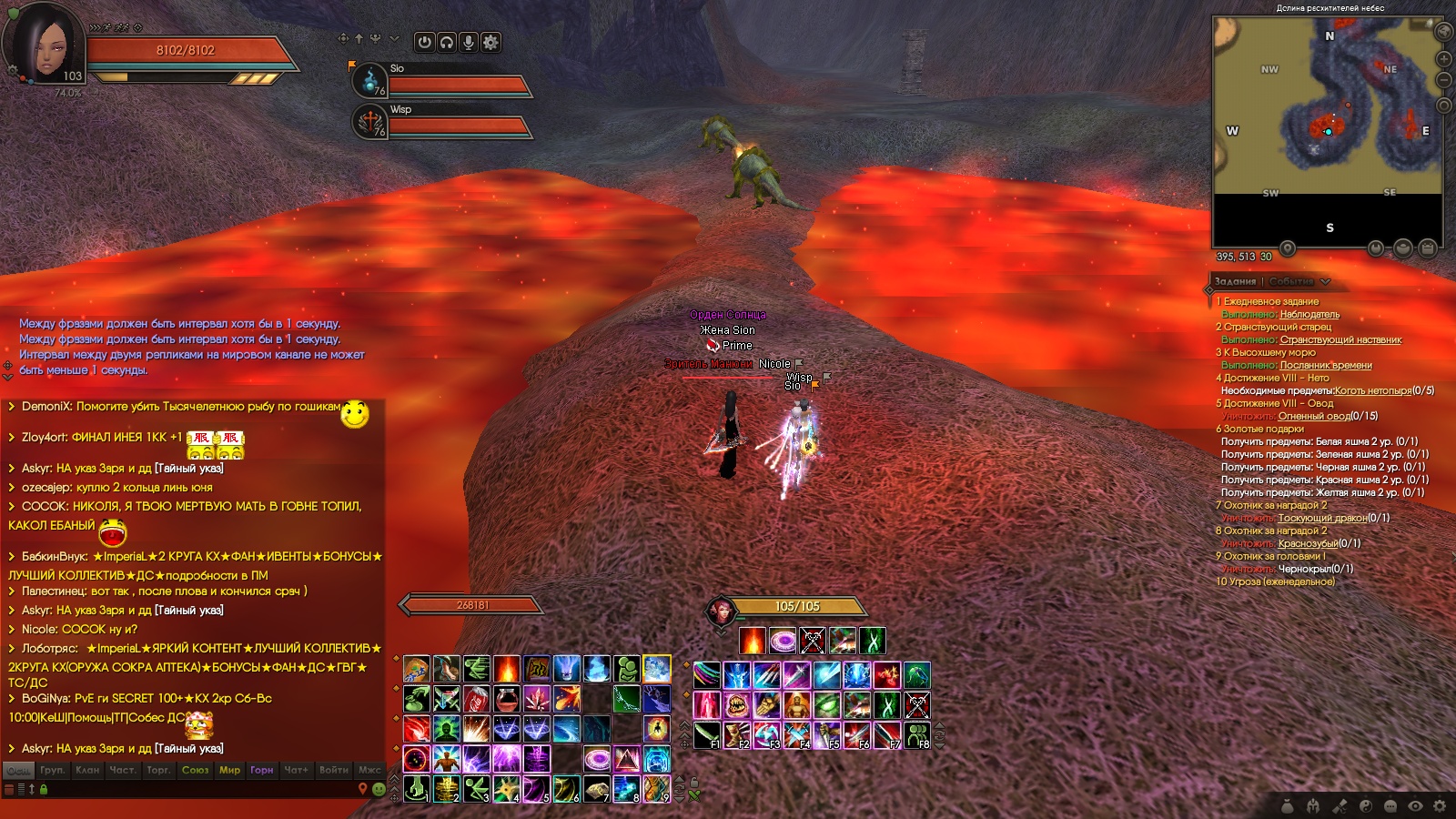Select the Торг. trade chat tab
Image resolution: width=1456 pixels, height=819 pixels.
coord(158,770)
